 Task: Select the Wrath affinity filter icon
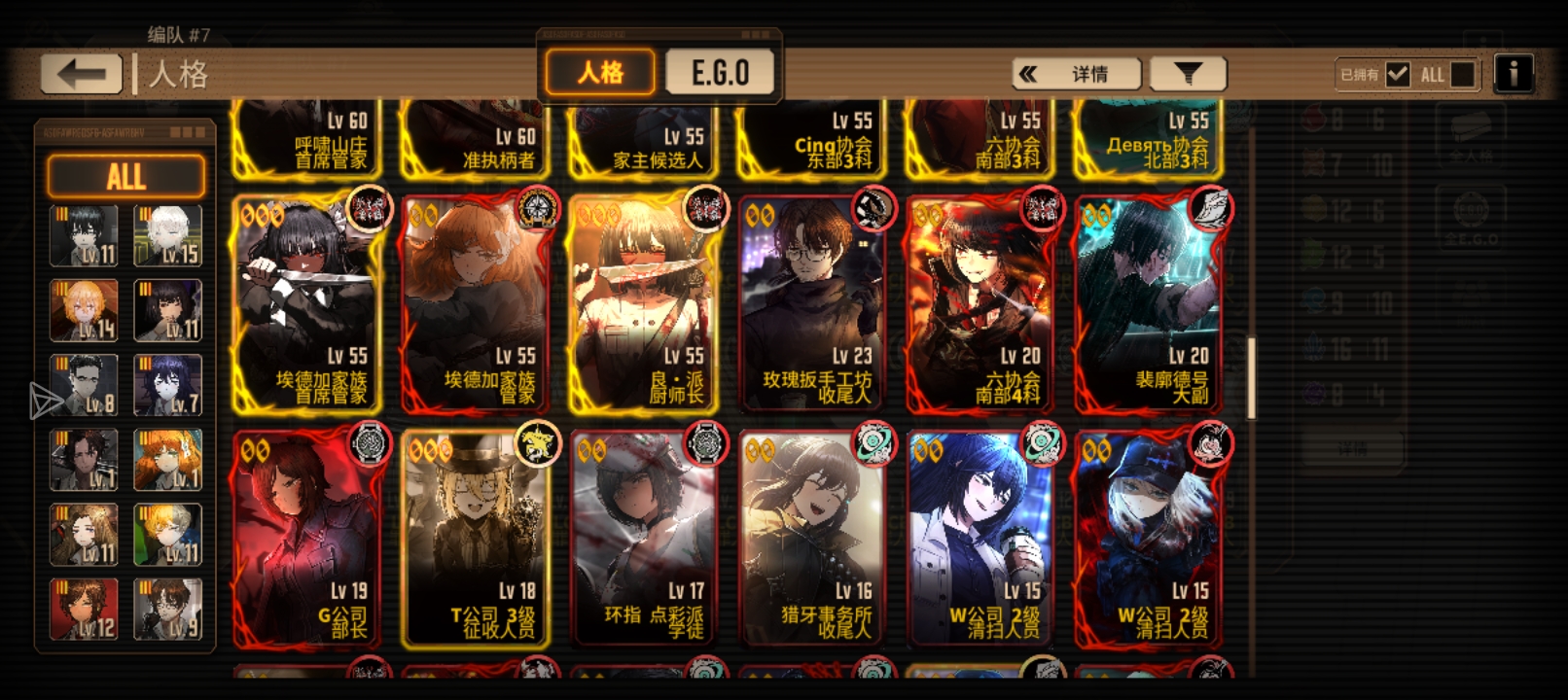point(1313,119)
